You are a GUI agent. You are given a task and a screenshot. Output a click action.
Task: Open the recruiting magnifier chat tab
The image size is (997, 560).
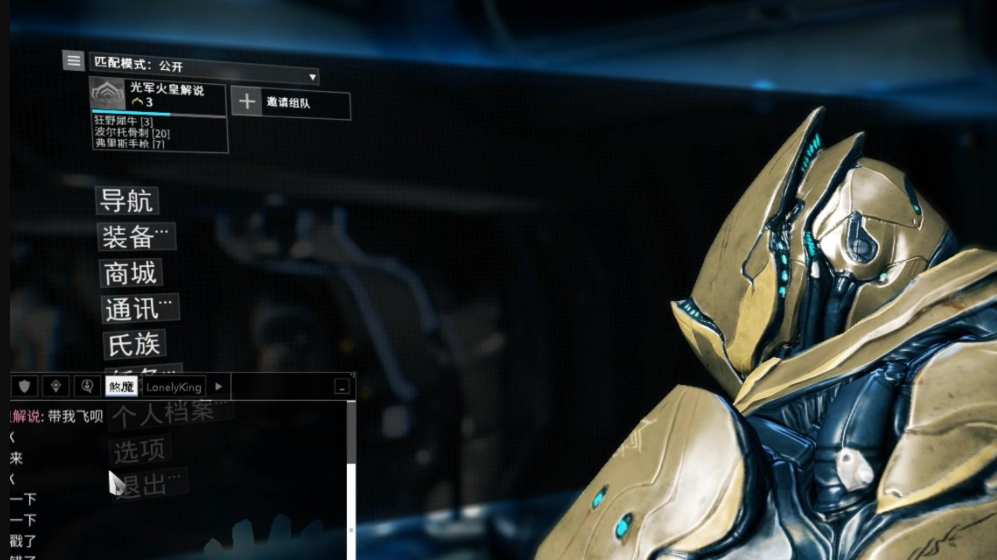pyautogui.click(x=88, y=386)
